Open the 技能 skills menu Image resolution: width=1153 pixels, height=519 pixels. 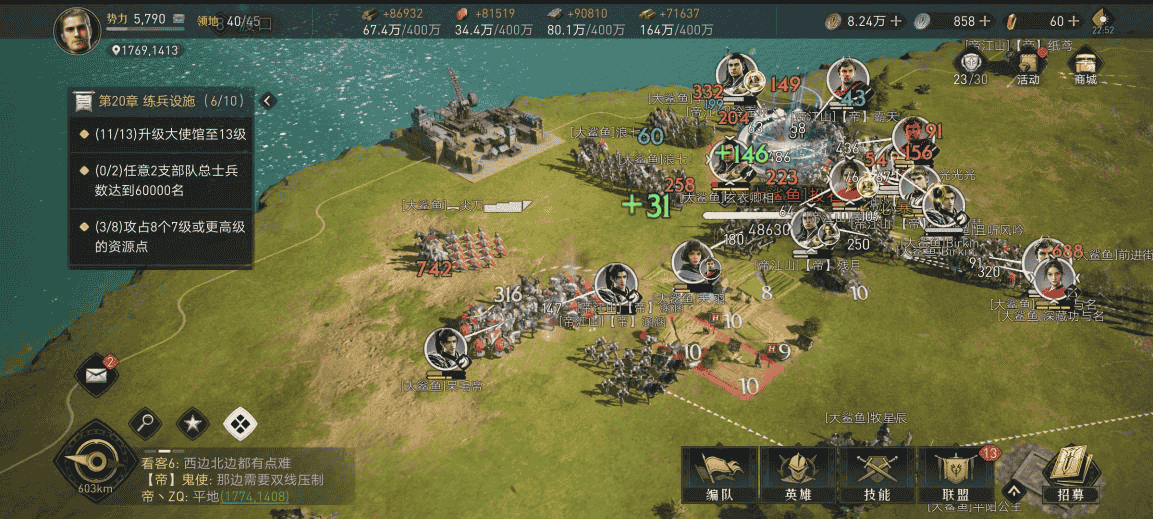877,475
